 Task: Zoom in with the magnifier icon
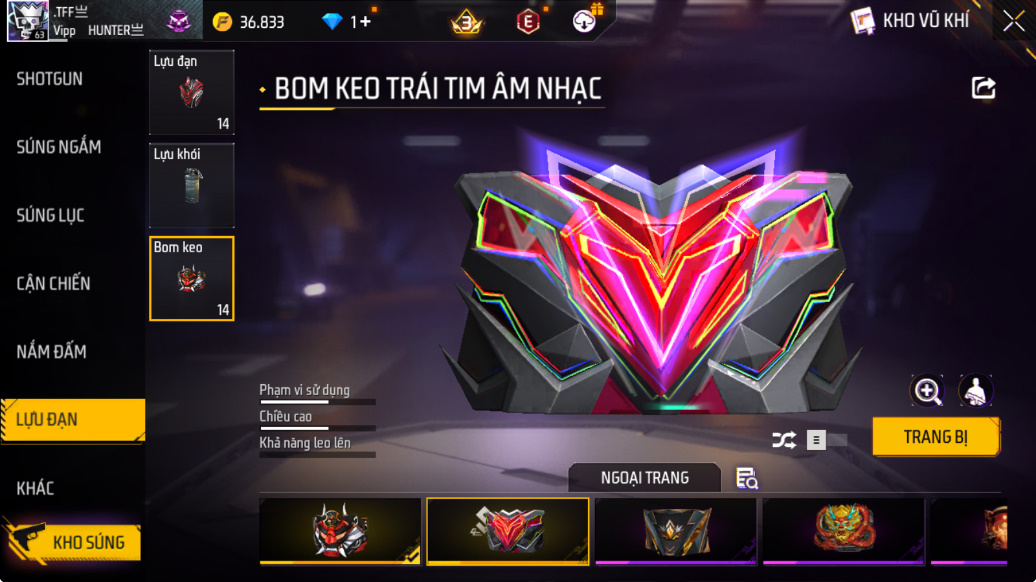click(927, 391)
